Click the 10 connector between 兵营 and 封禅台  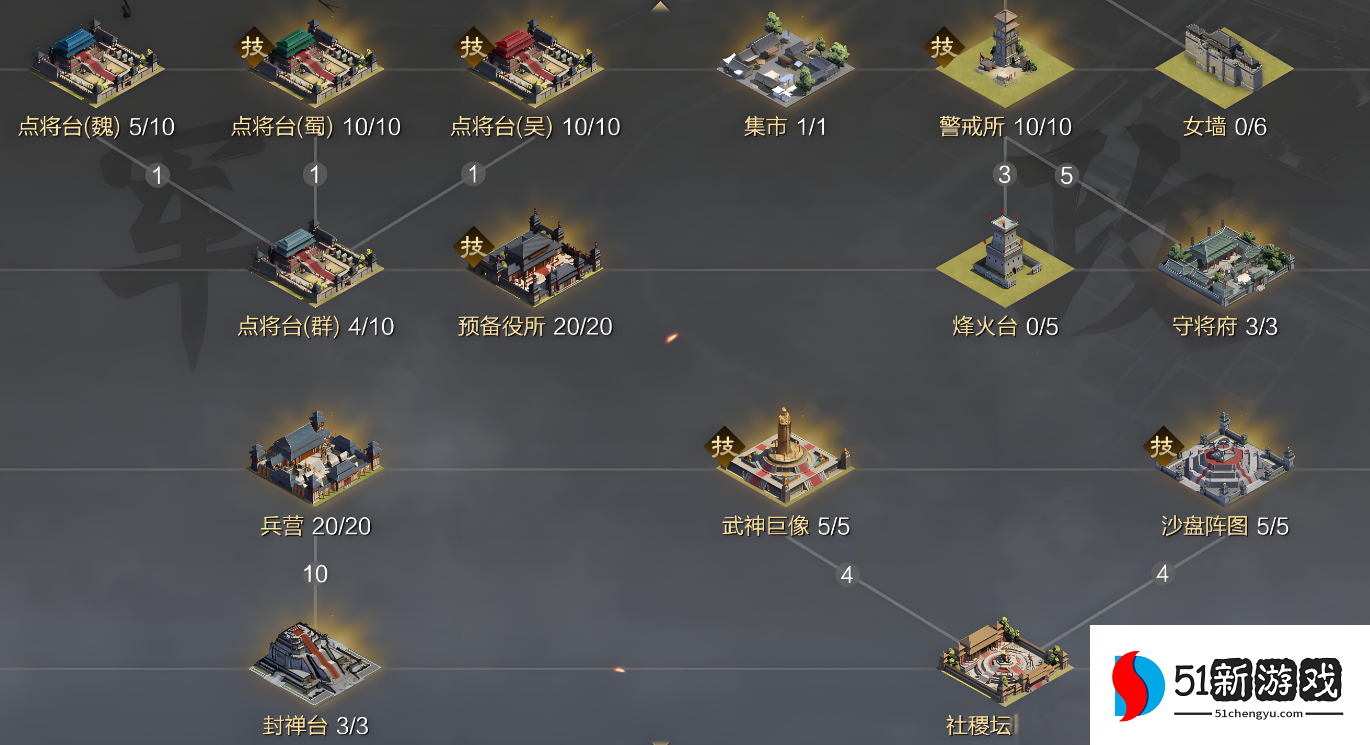coord(316,575)
